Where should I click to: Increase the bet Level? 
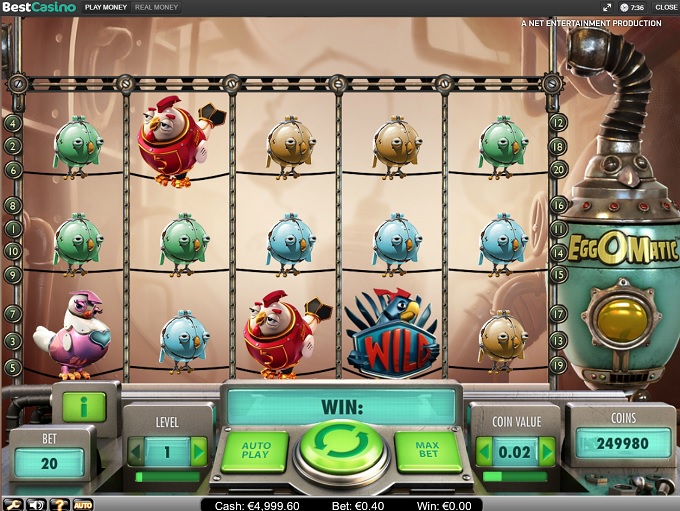coord(198,452)
